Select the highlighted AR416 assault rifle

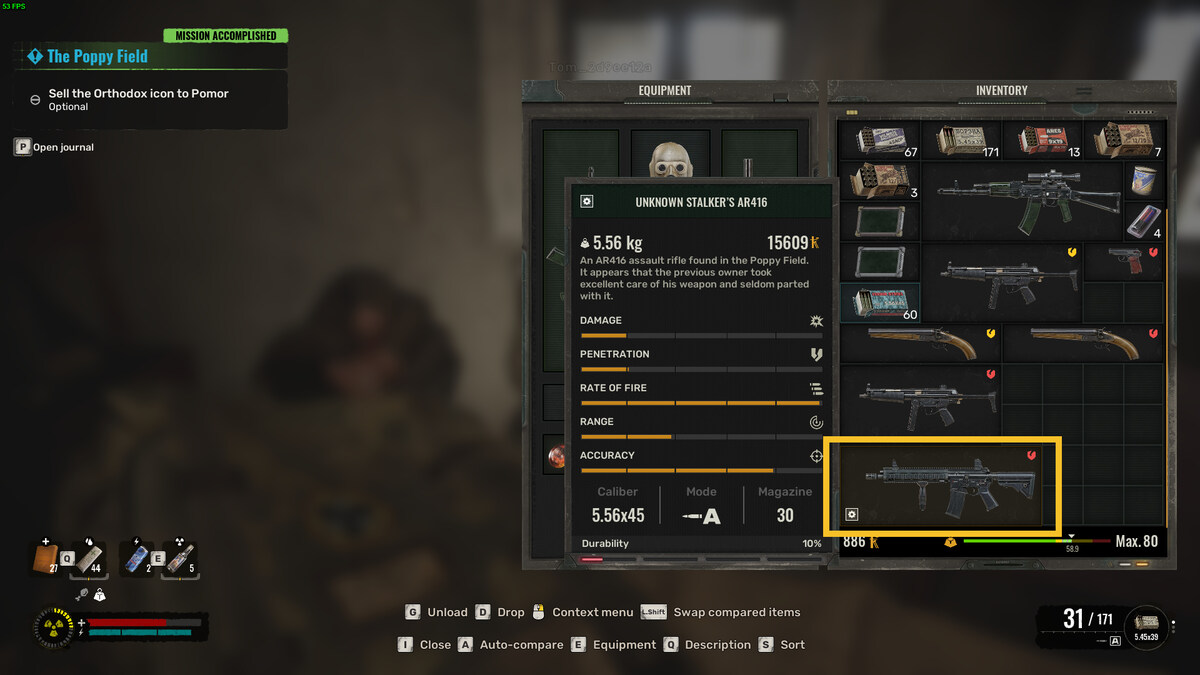(940, 485)
